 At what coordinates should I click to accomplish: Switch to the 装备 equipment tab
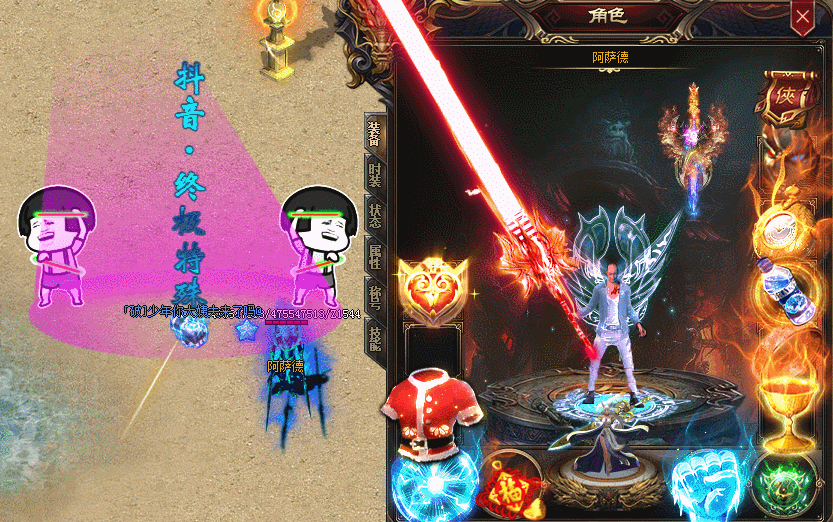375,133
